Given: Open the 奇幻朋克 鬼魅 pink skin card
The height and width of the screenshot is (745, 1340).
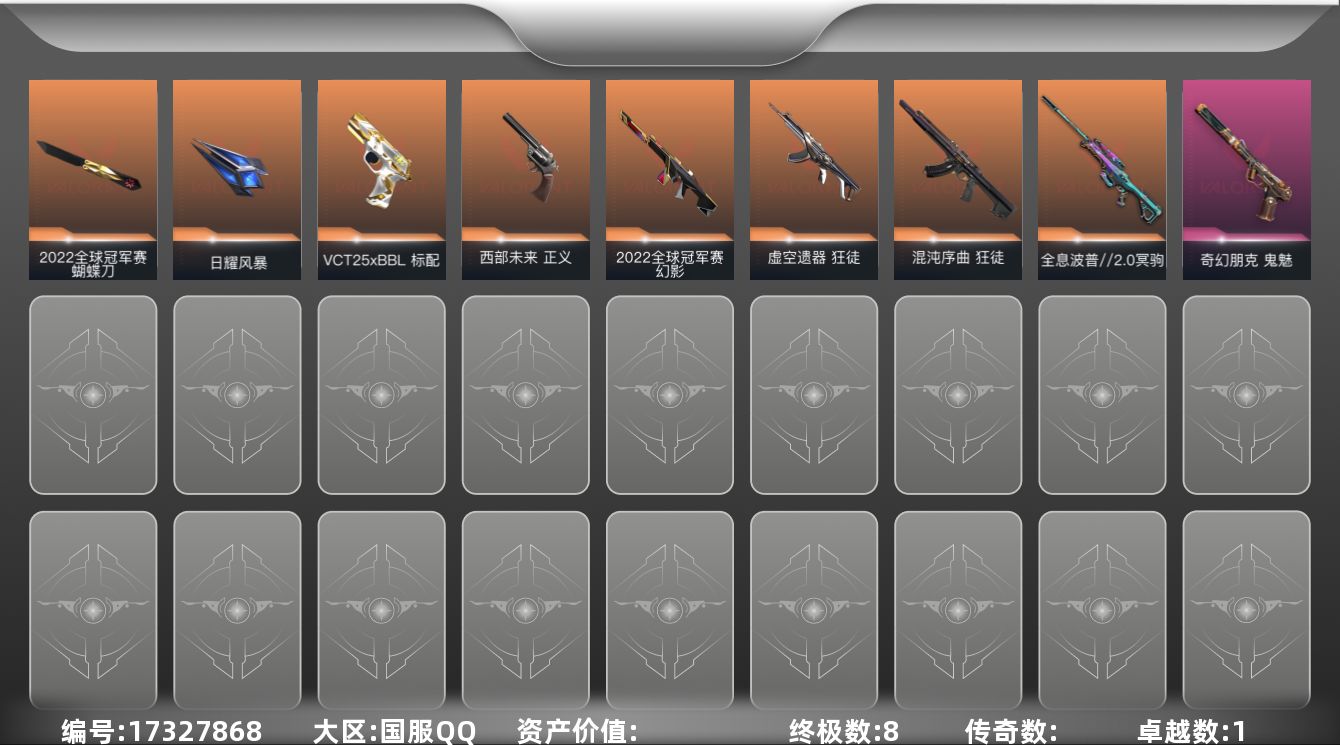Looking at the screenshot, I should pyautogui.click(x=1245, y=175).
